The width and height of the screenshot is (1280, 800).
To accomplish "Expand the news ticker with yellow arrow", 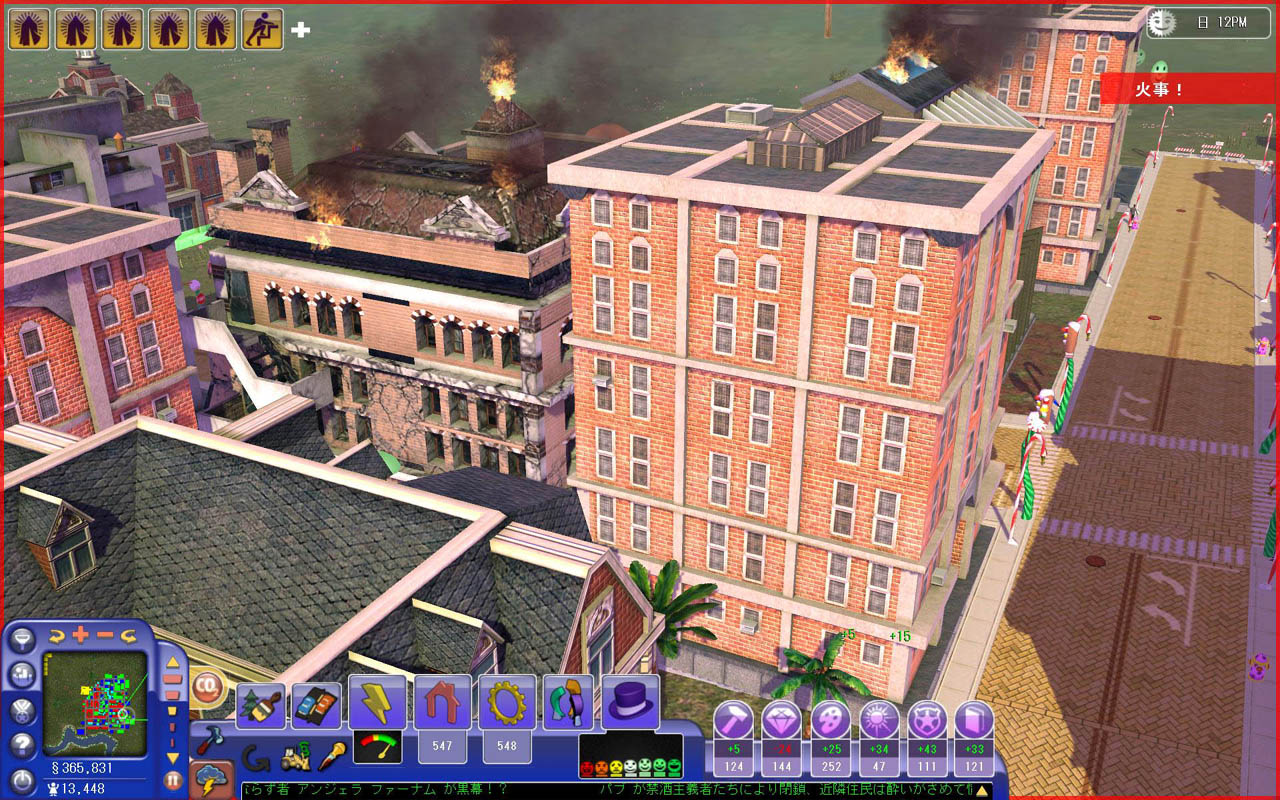I will (983, 791).
